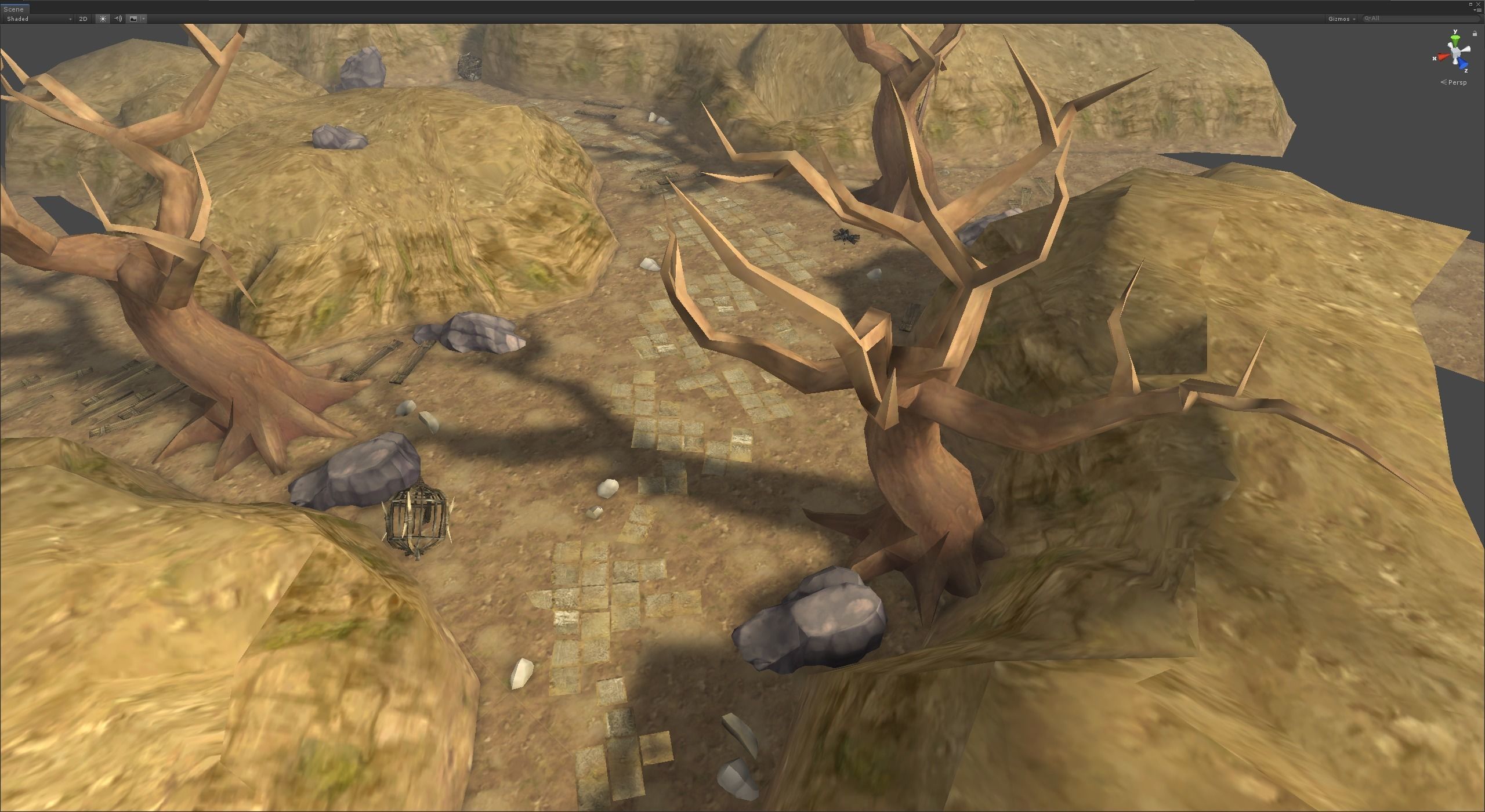This screenshot has height=812, width=1485.
Task: Toggle the Persp projection label
Action: (x=1457, y=82)
